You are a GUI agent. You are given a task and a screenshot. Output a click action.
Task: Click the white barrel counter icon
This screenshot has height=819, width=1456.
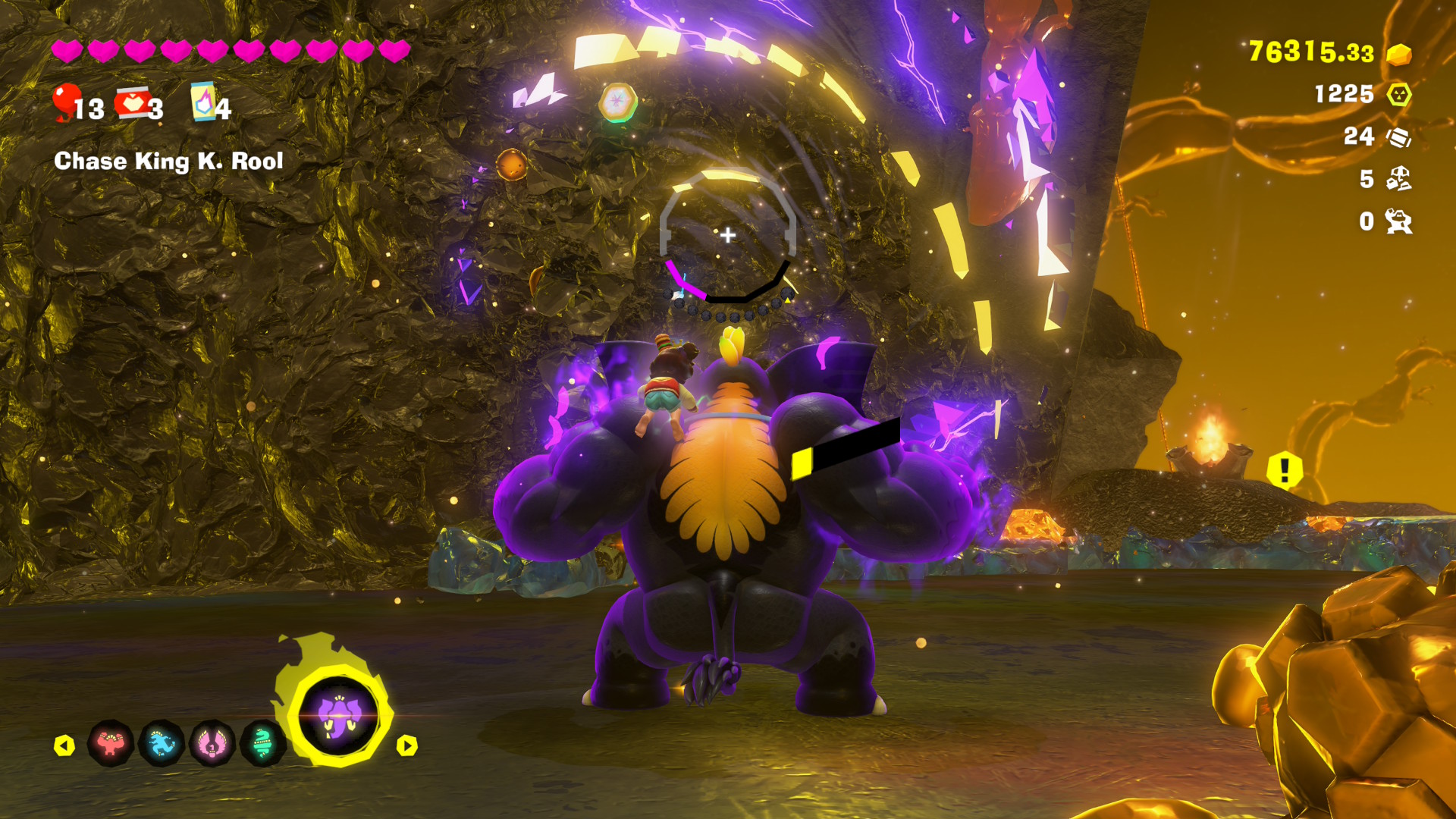(1398, 137)
